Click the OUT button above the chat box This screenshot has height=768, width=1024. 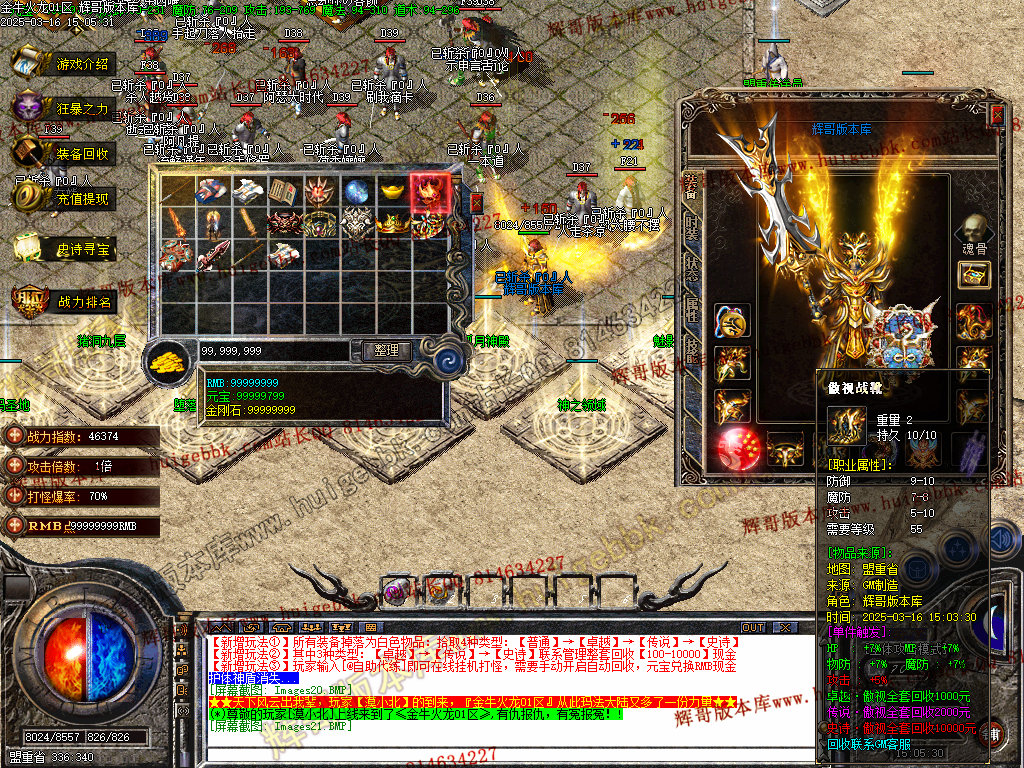753,628
